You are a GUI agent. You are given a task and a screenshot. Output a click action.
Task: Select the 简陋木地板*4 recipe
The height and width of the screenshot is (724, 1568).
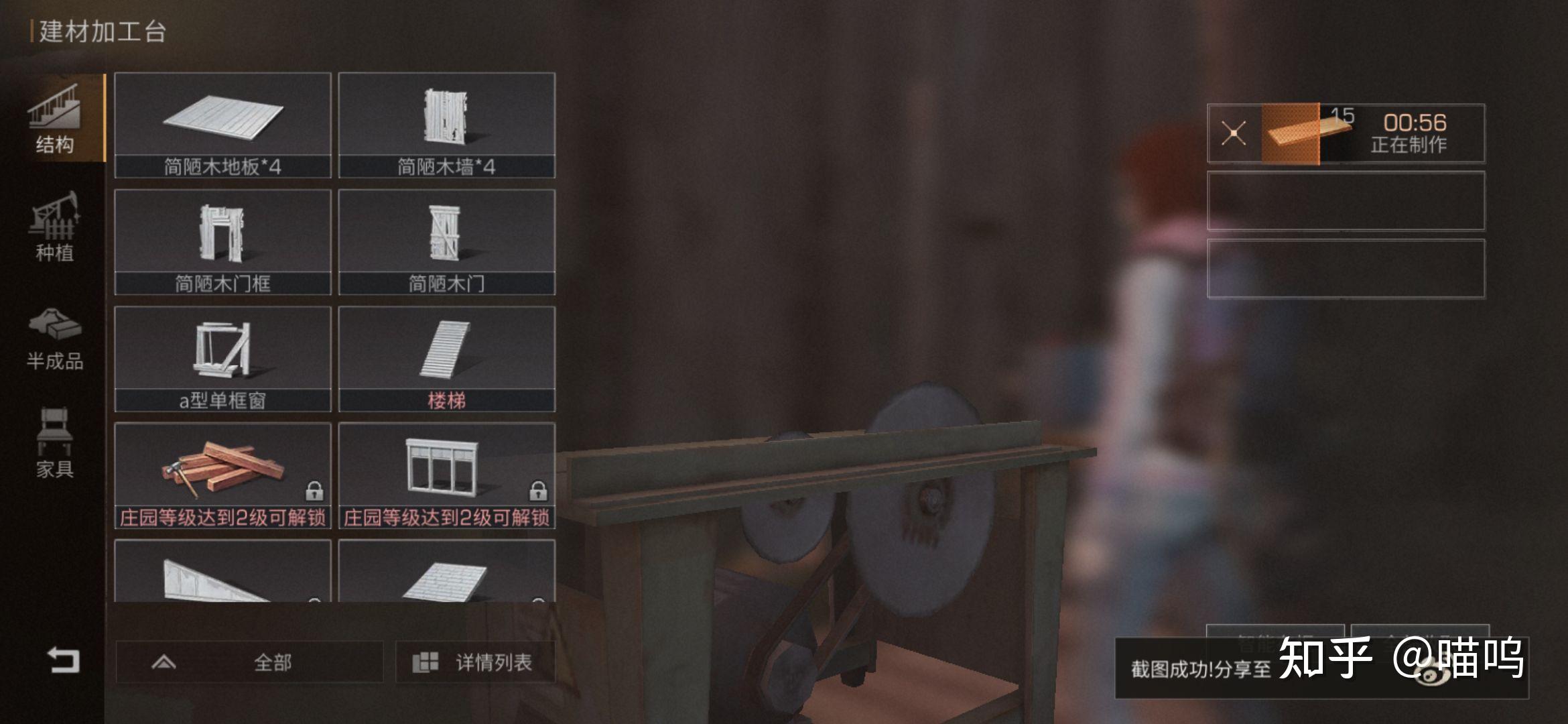222,125
